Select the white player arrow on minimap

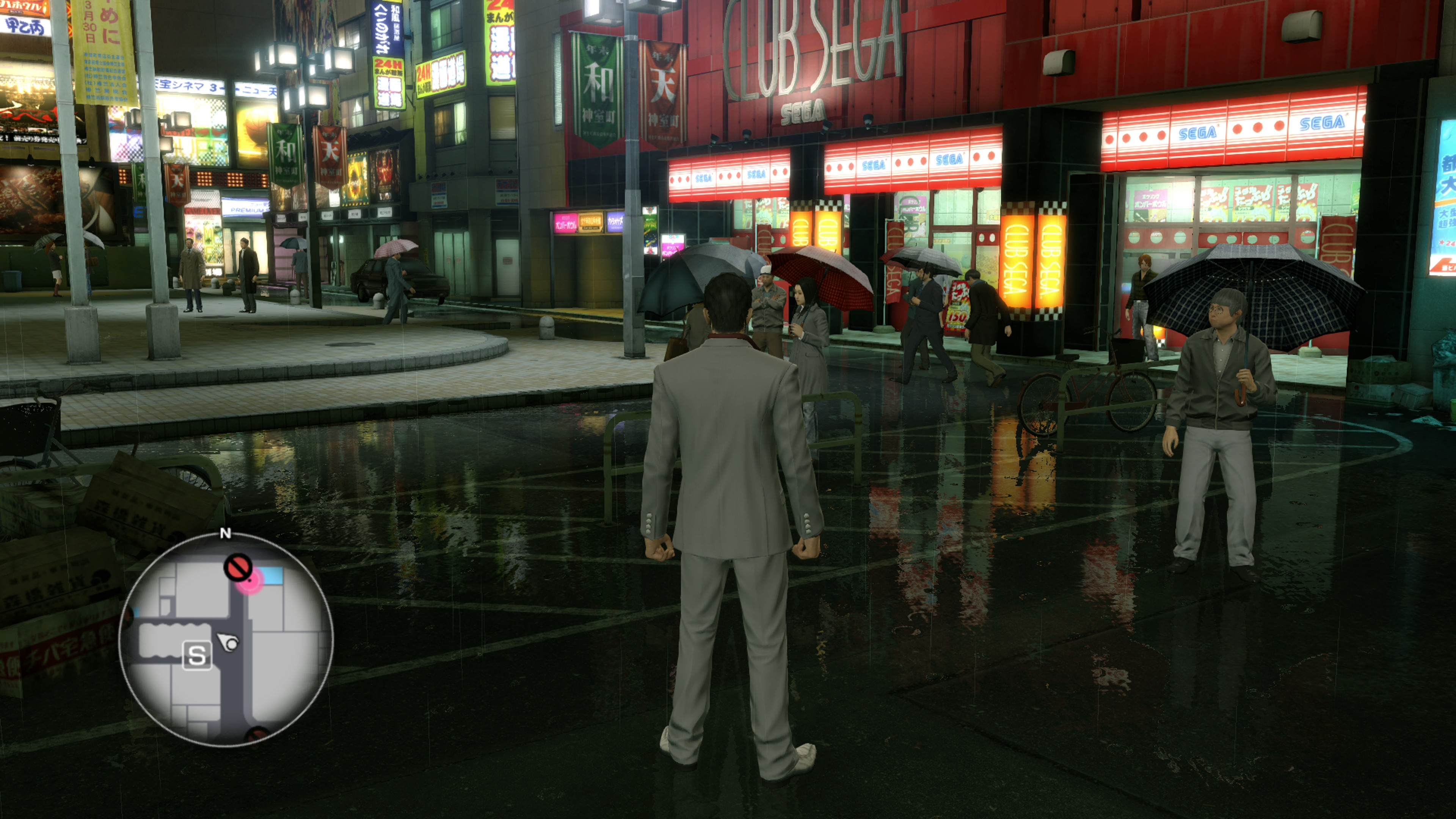coord(229,642)
